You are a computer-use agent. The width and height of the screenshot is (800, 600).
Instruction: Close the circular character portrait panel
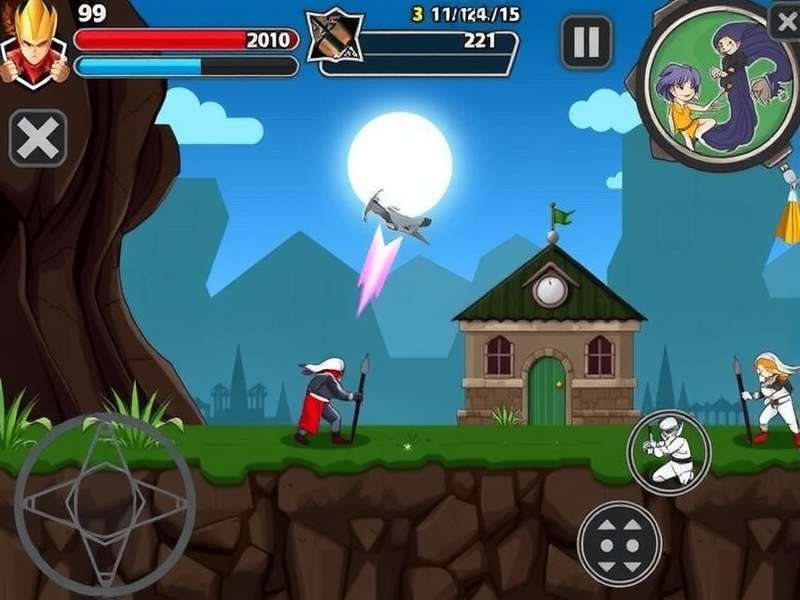pos(785,20)
